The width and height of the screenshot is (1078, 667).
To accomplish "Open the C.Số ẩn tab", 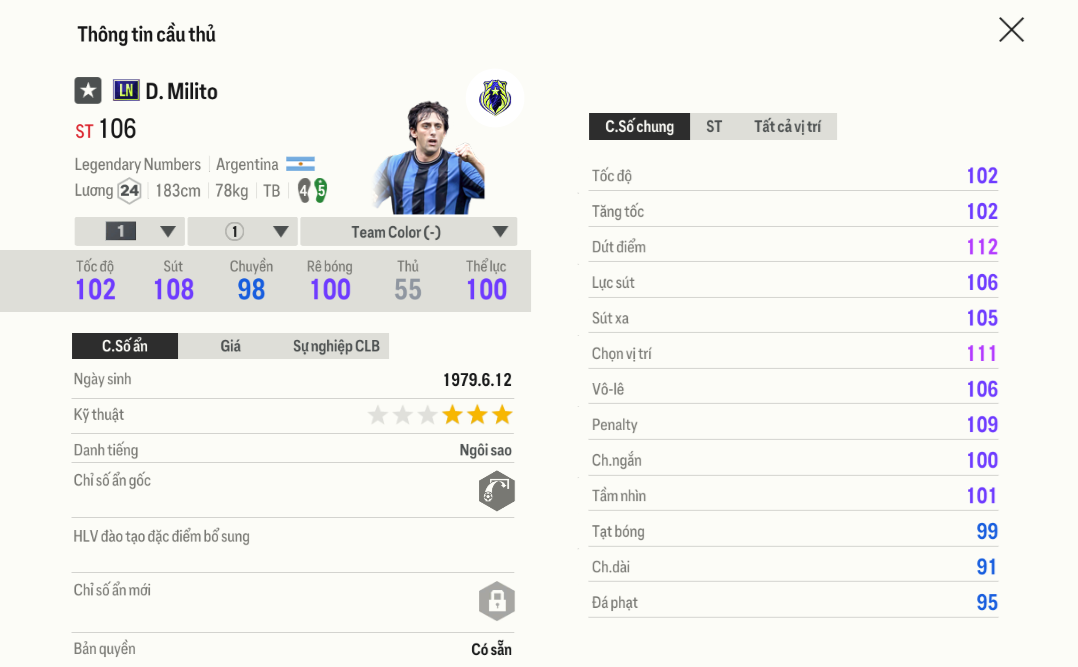I will tap(125, 346).
